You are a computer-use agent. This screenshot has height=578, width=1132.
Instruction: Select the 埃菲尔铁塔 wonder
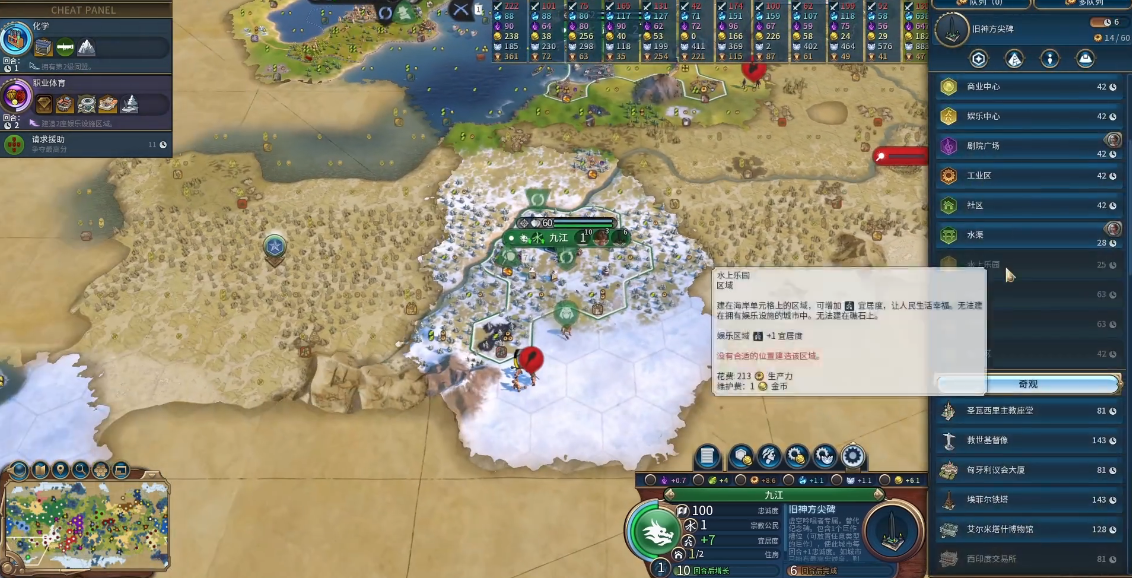(x=1028, y=499)
